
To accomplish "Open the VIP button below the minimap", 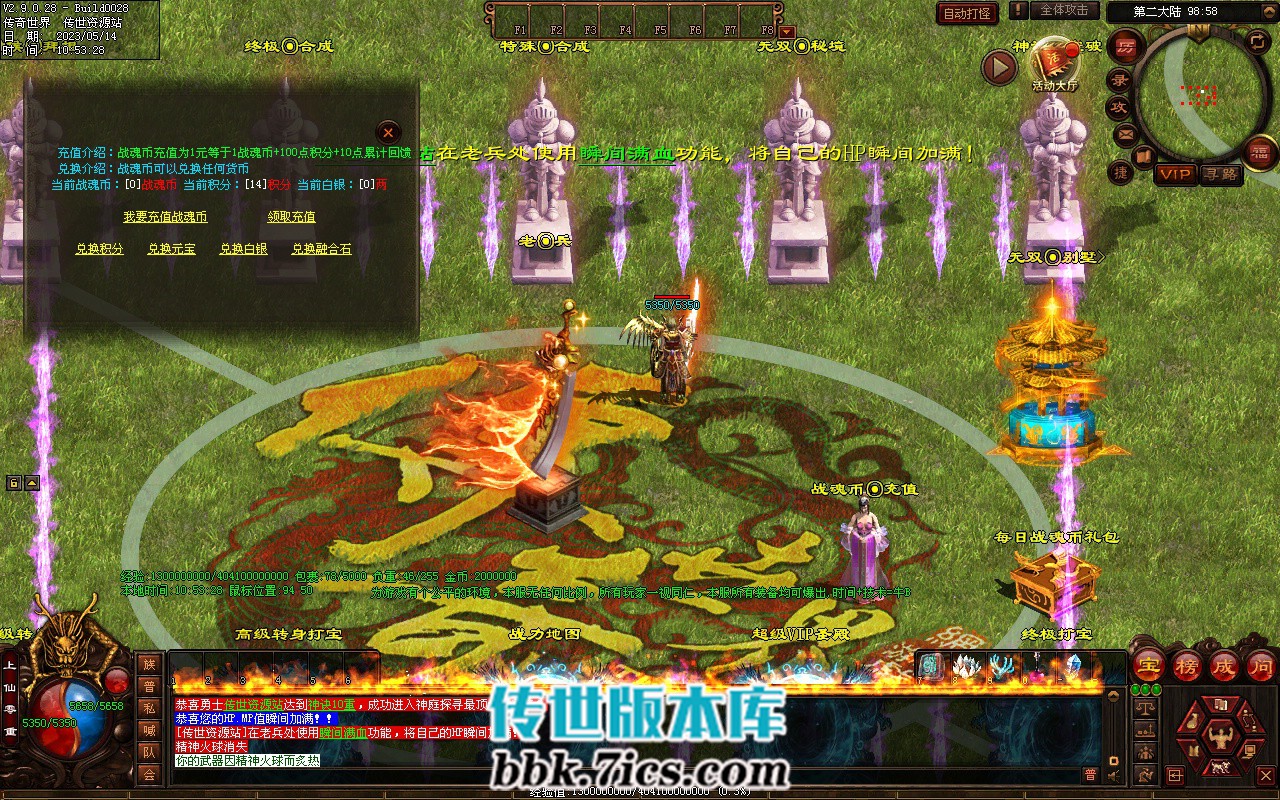I will [1175, 174].
